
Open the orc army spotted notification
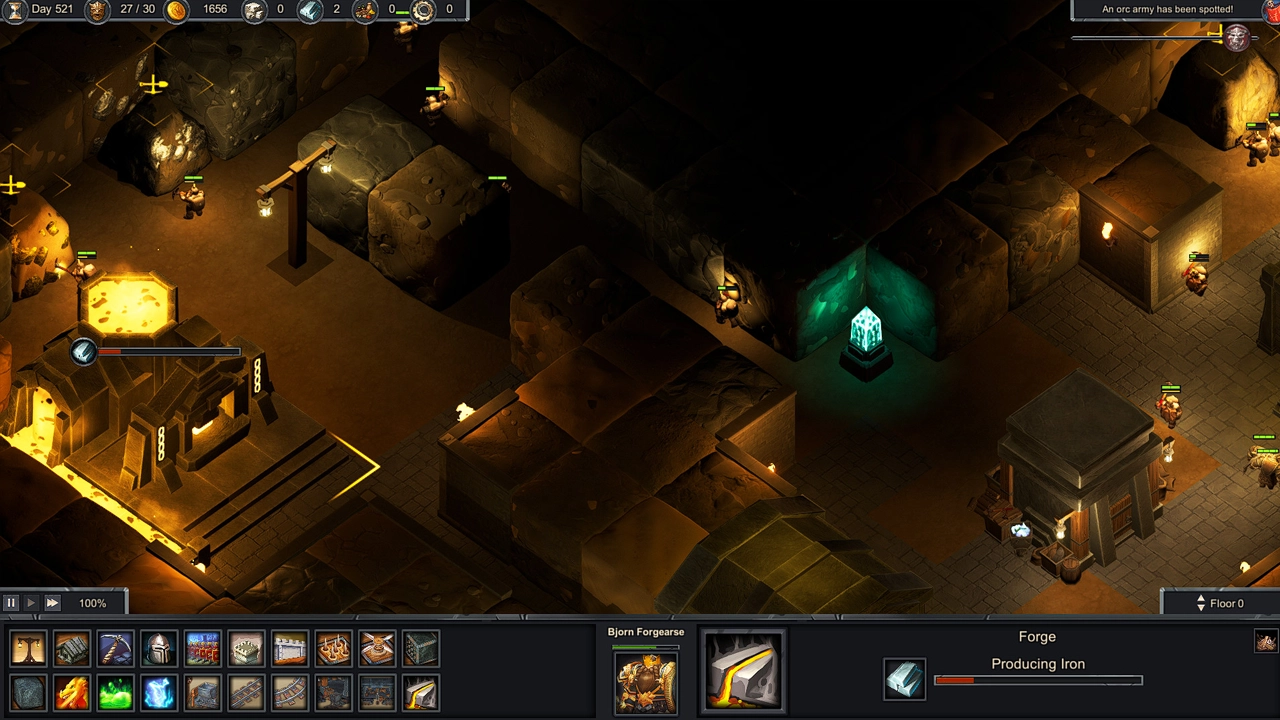pyautogui.click(x=1167, y=10)
